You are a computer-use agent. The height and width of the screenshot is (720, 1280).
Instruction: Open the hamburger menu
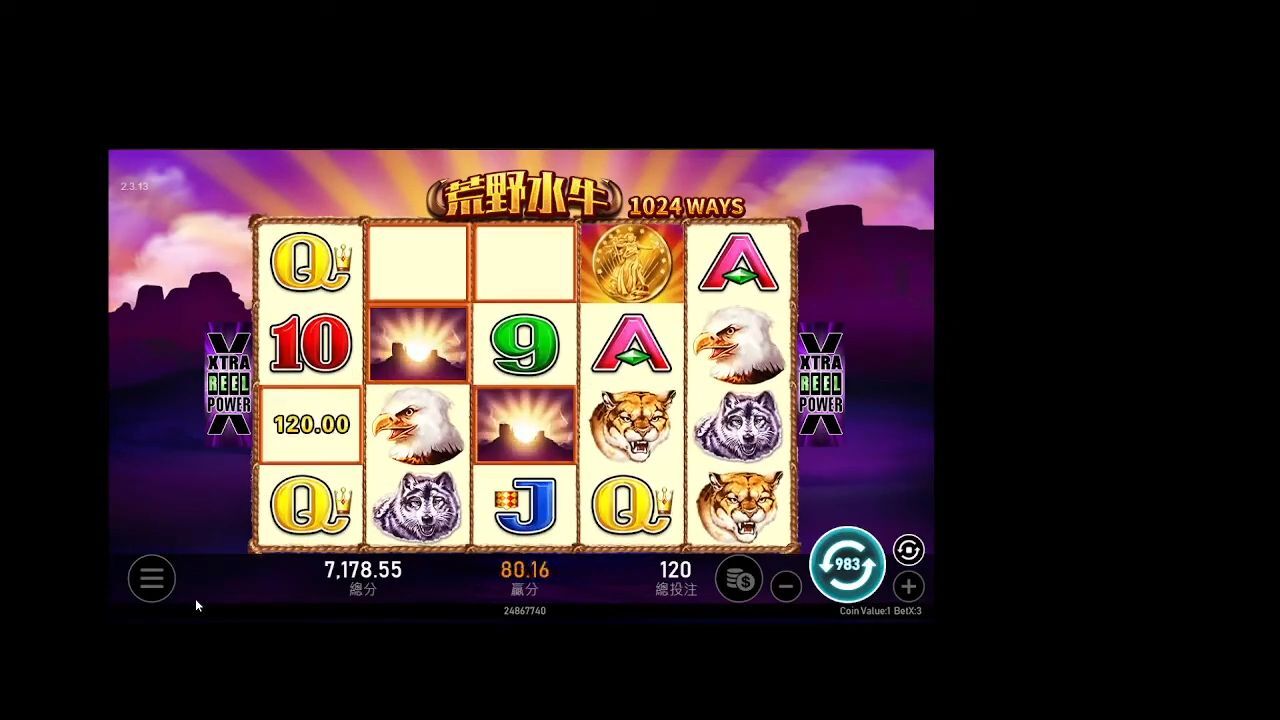(x=152, y=578)
